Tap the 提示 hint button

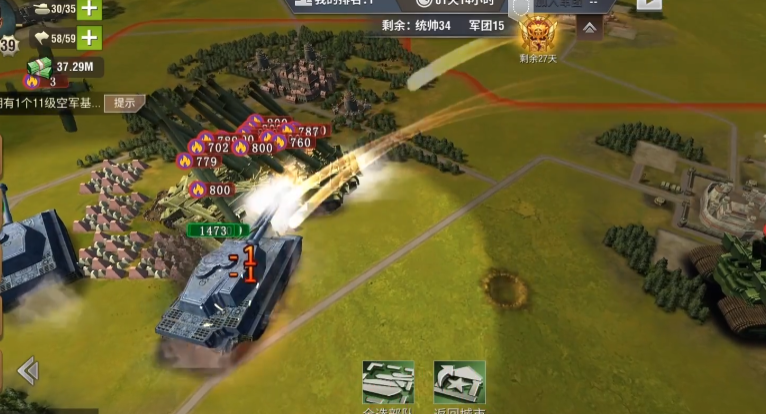(x=125, y=103)
